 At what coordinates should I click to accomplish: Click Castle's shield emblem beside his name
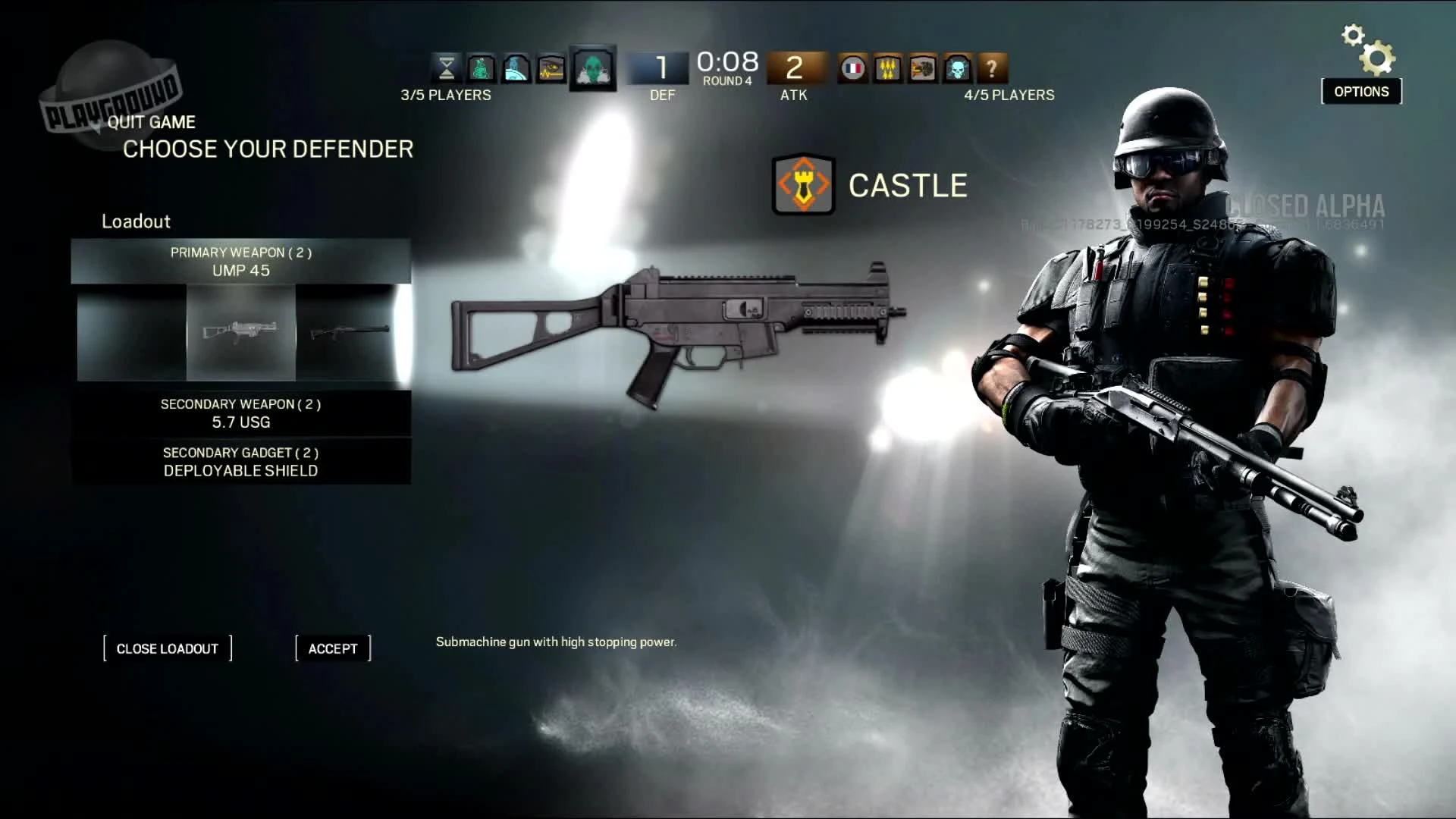802,184
